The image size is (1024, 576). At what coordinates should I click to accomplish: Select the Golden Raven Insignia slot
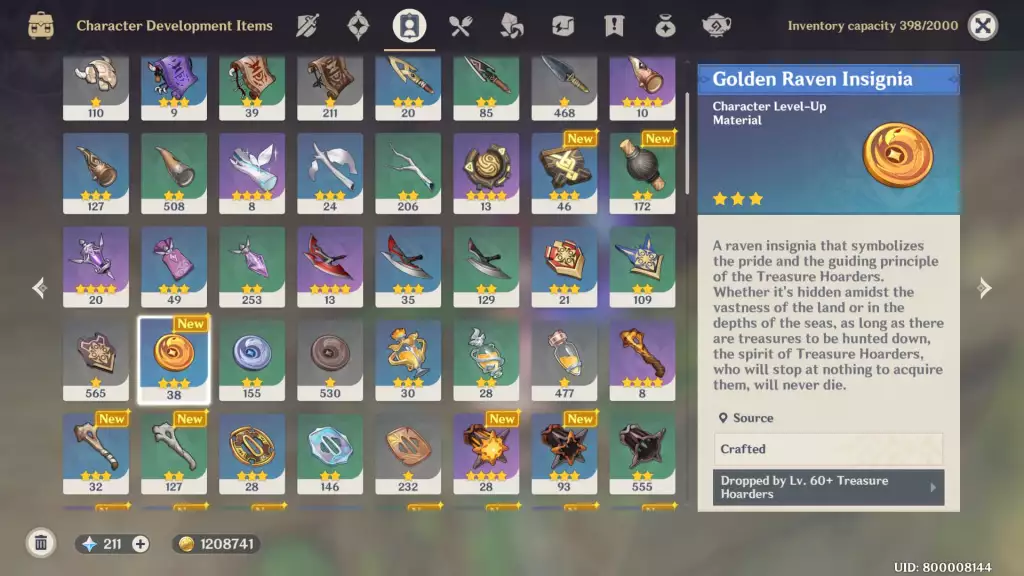point(174,360)
